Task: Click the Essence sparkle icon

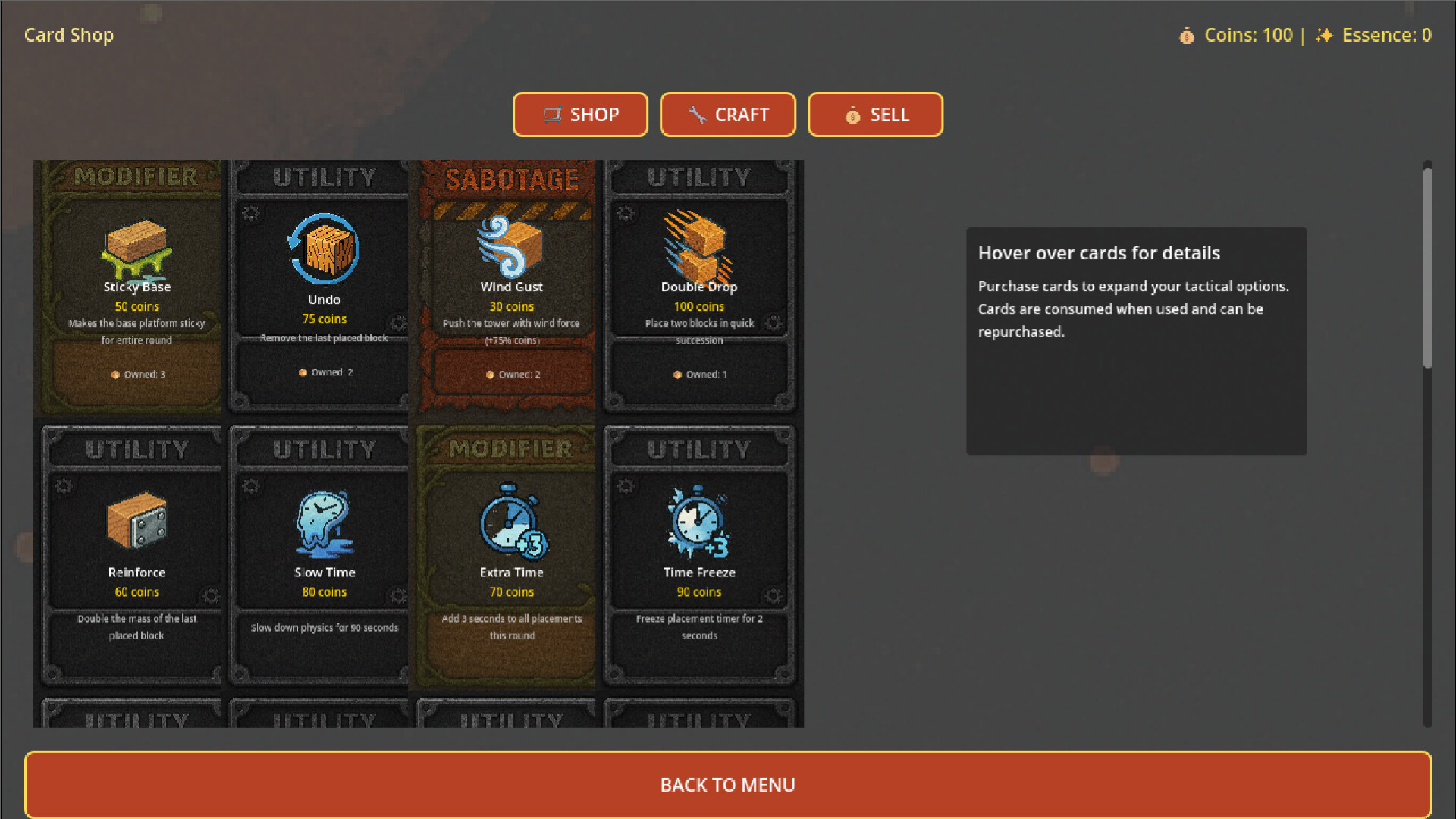Action: 1324,35
